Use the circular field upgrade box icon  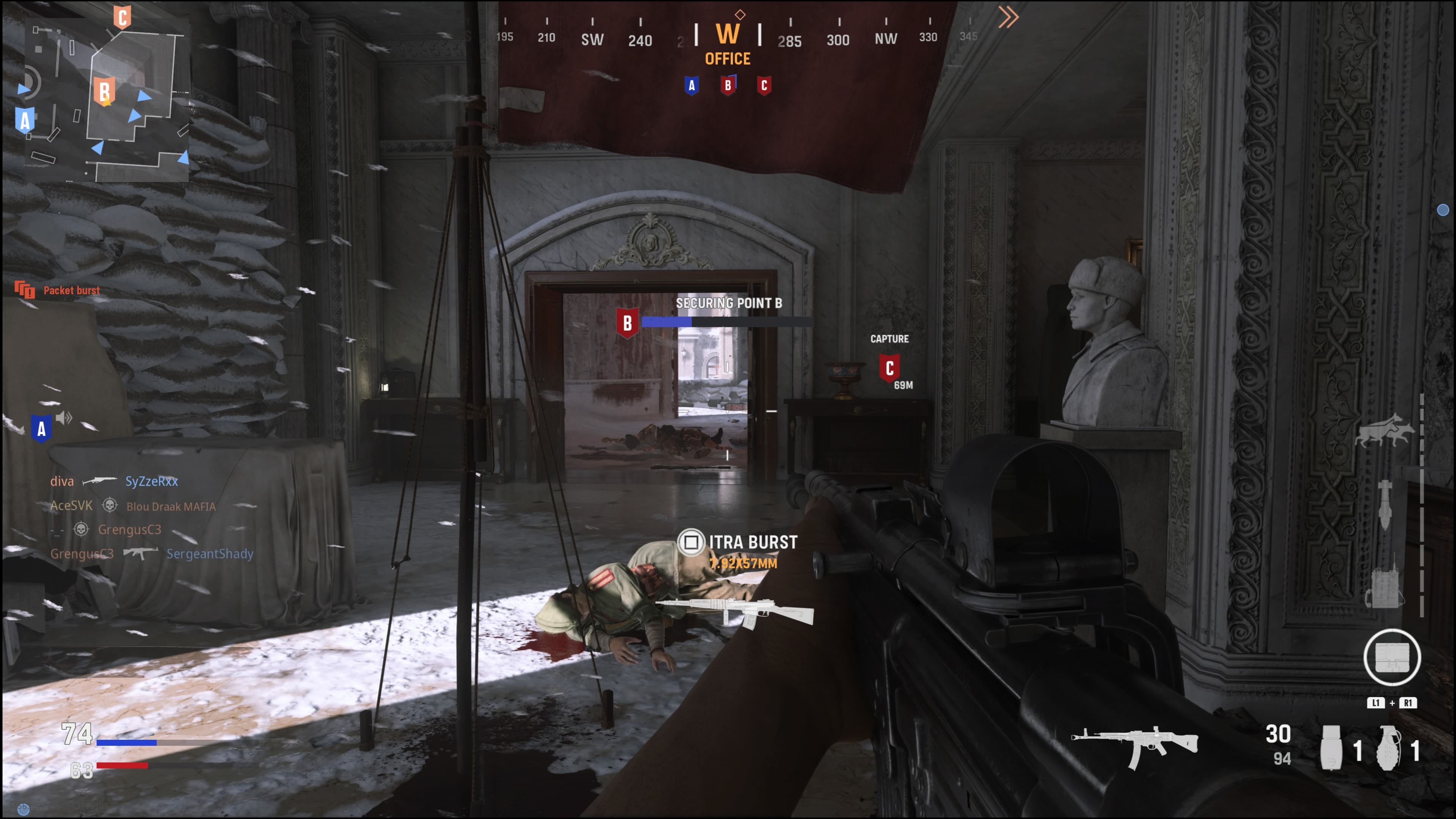1392,657
